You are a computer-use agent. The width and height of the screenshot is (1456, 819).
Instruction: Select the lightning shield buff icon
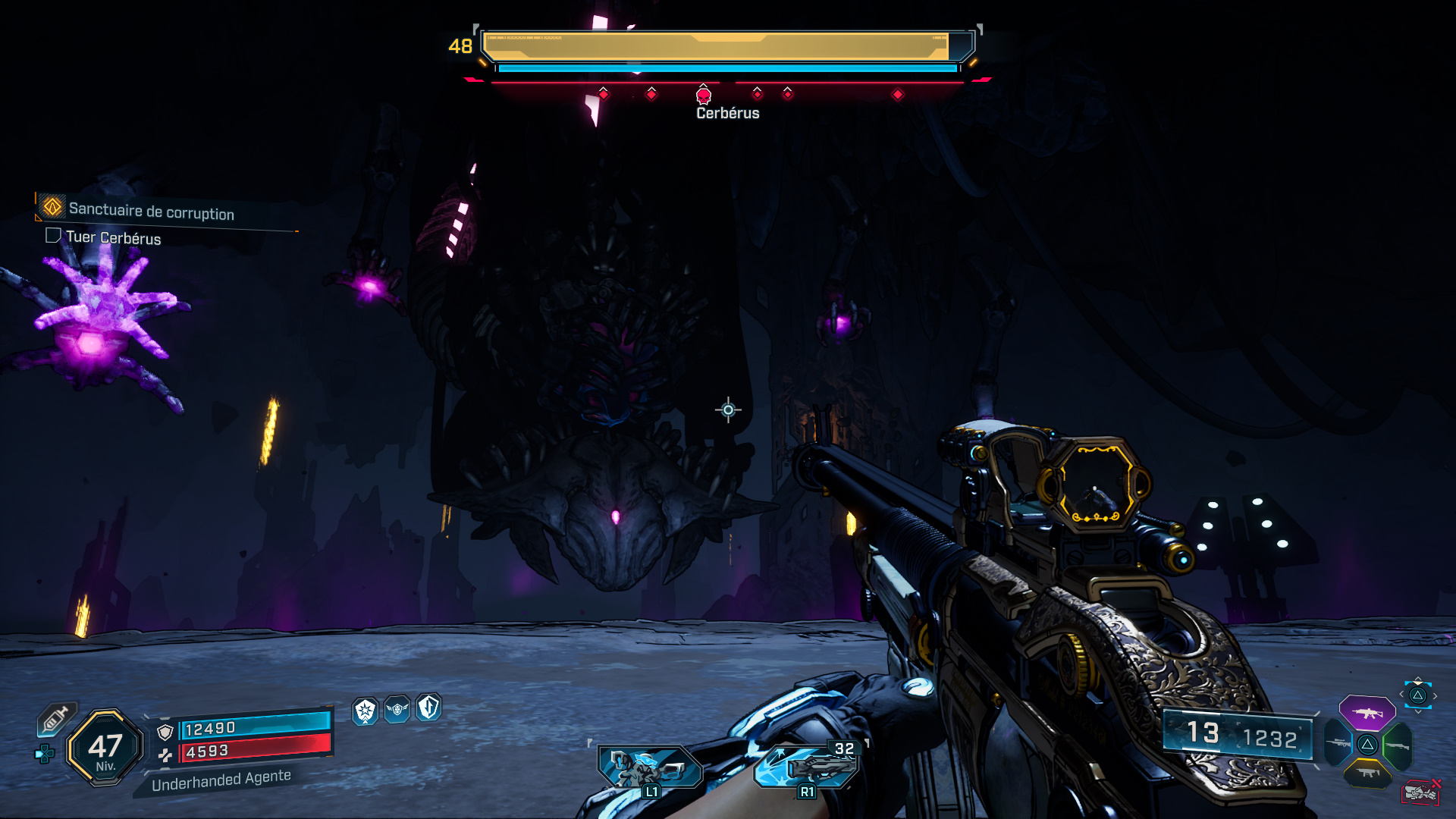(x=428, y=707)
